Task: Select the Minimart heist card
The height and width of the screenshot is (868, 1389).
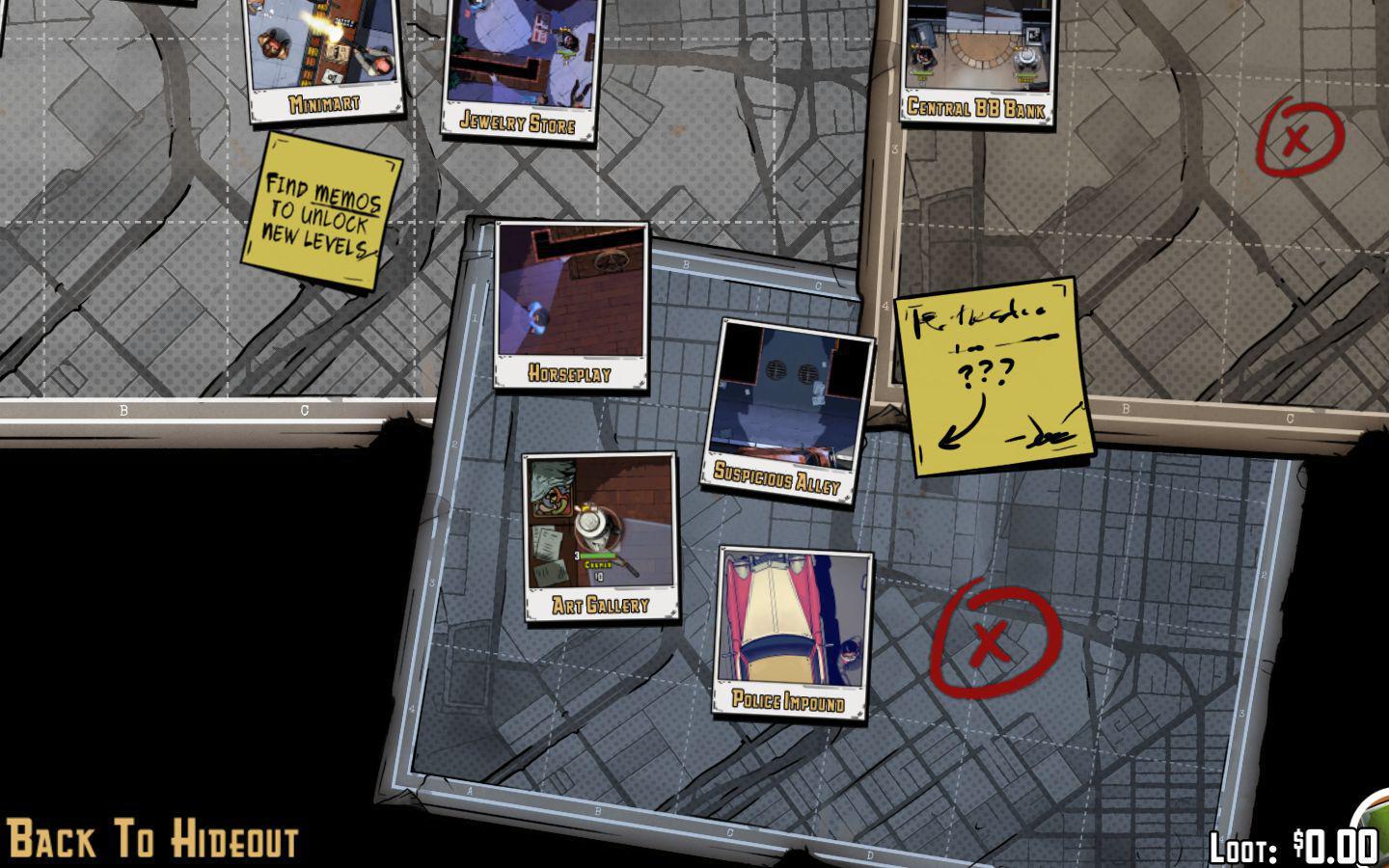Action: point(323,58)
